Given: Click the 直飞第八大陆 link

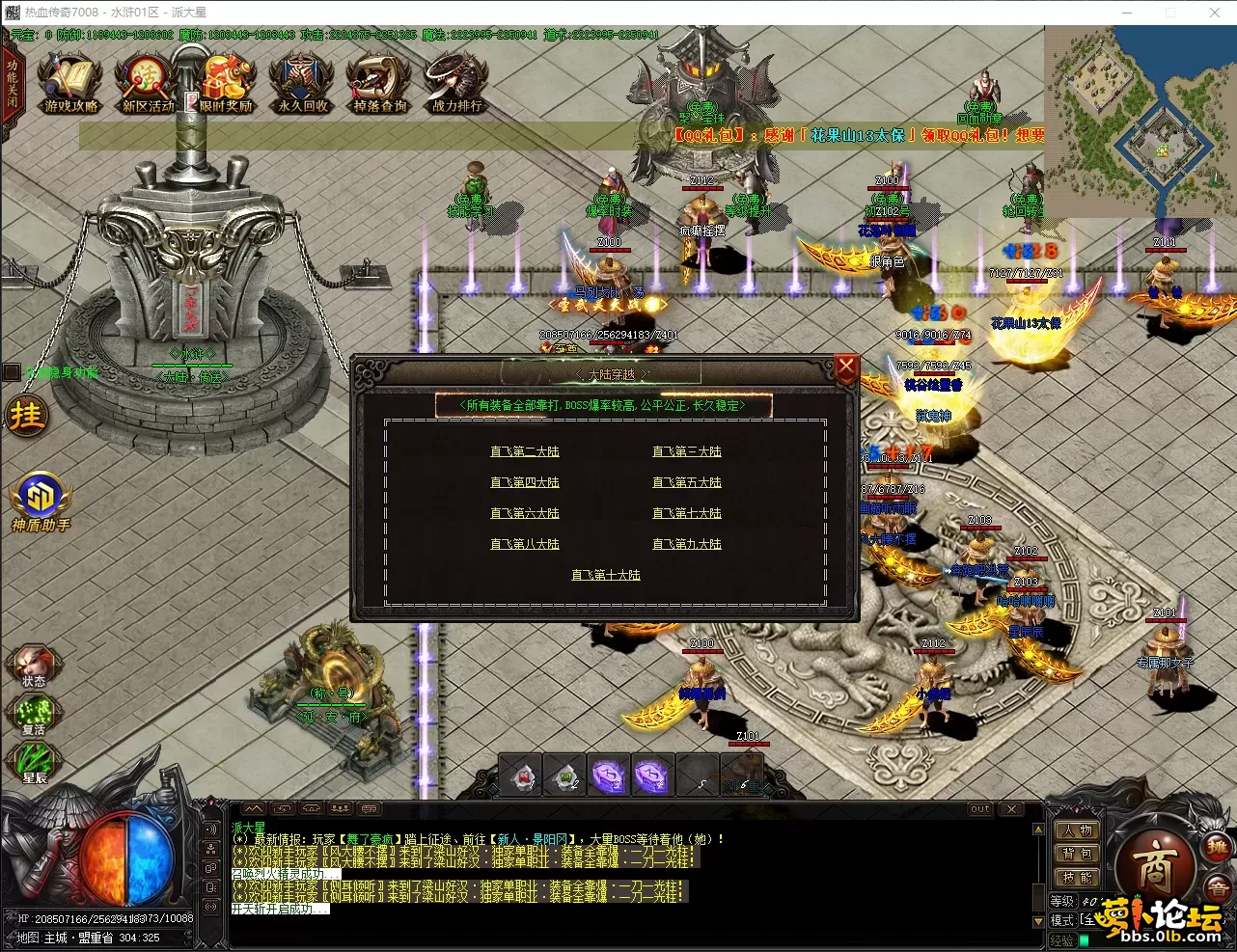Looking at the screenshot, I should click(525, 544).
